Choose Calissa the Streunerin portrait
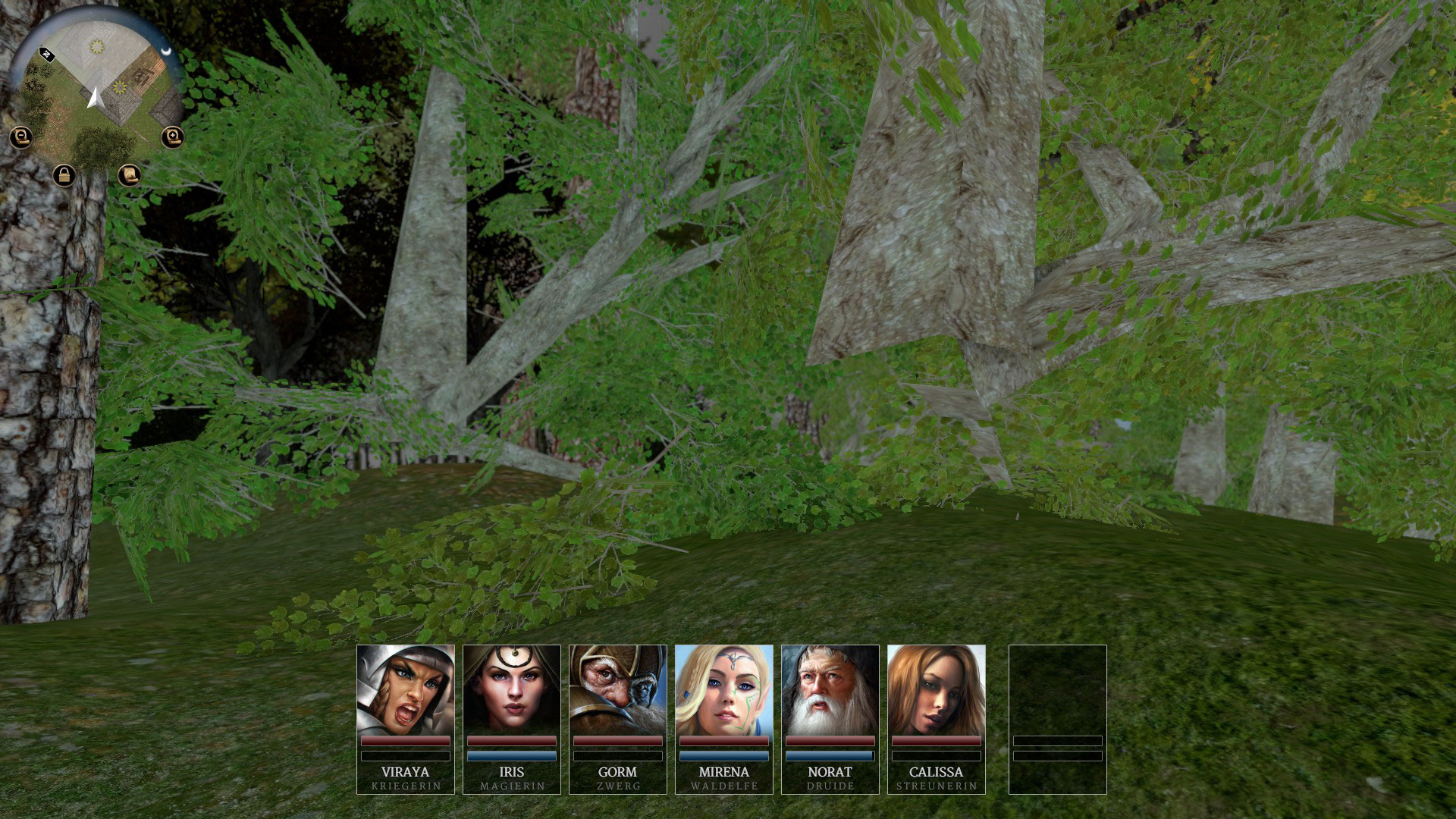This screenshot has height=819, width=1456. point(937,690)
